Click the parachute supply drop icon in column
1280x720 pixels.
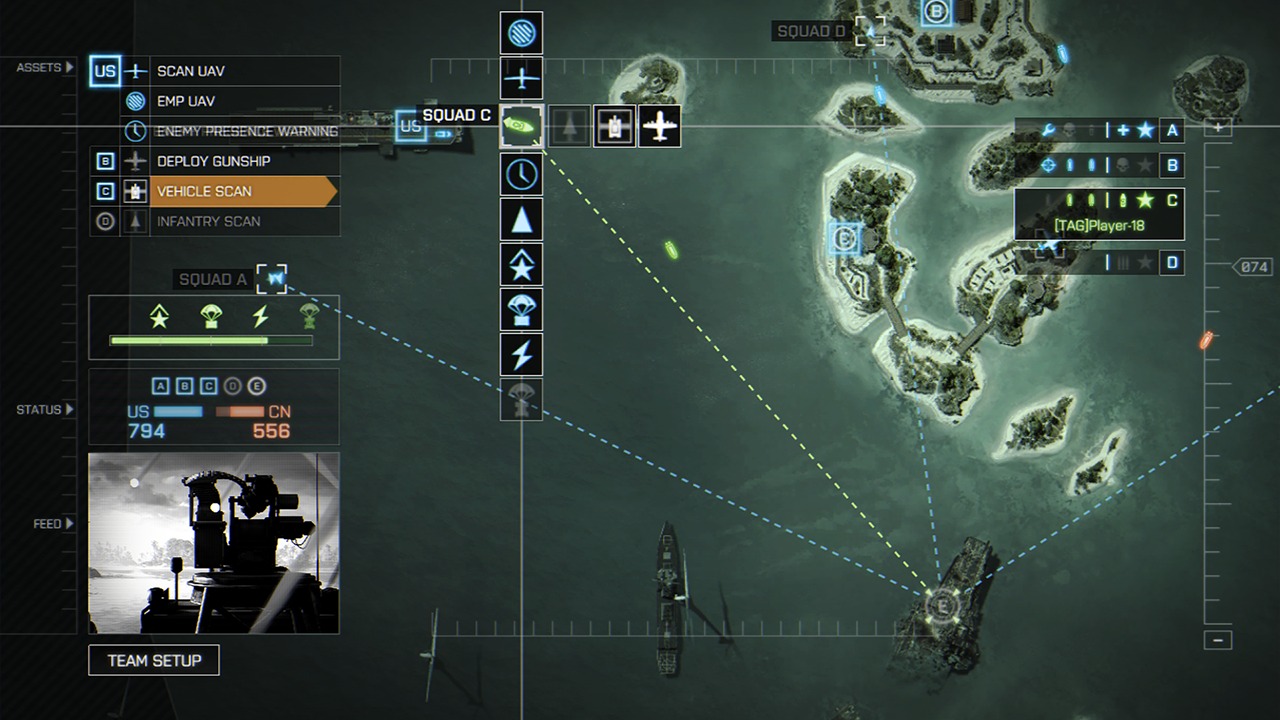pos(521,309)
